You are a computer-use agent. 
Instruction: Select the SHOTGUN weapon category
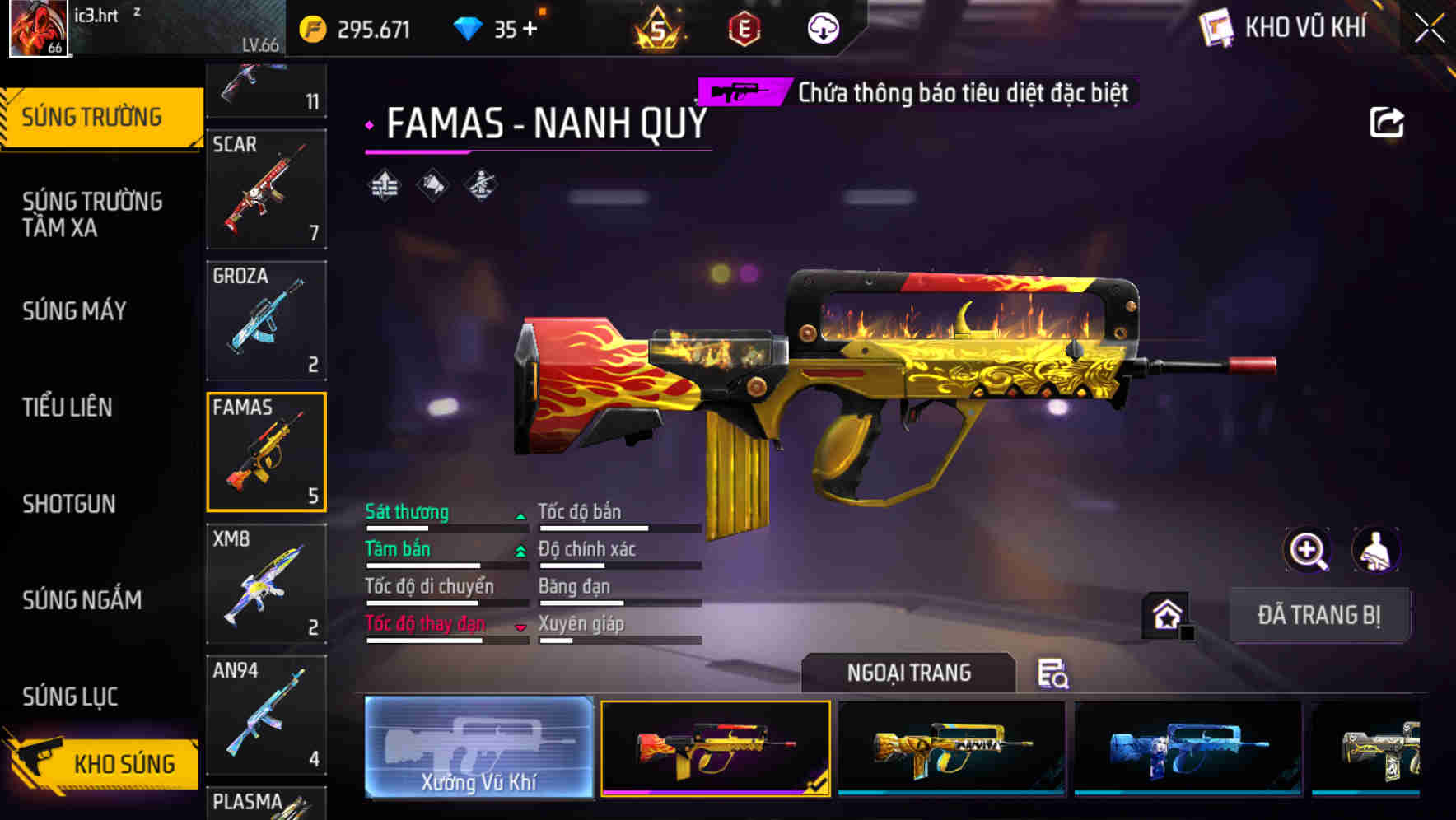coord(69,504)
